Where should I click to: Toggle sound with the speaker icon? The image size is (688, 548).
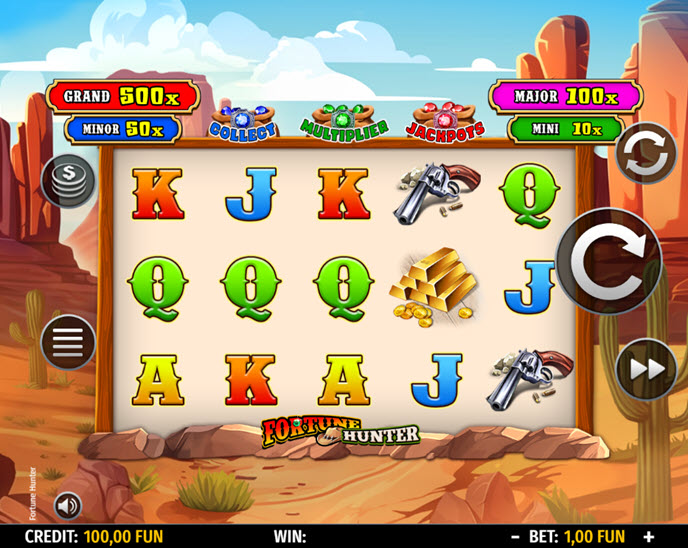(x=68, y=506)
